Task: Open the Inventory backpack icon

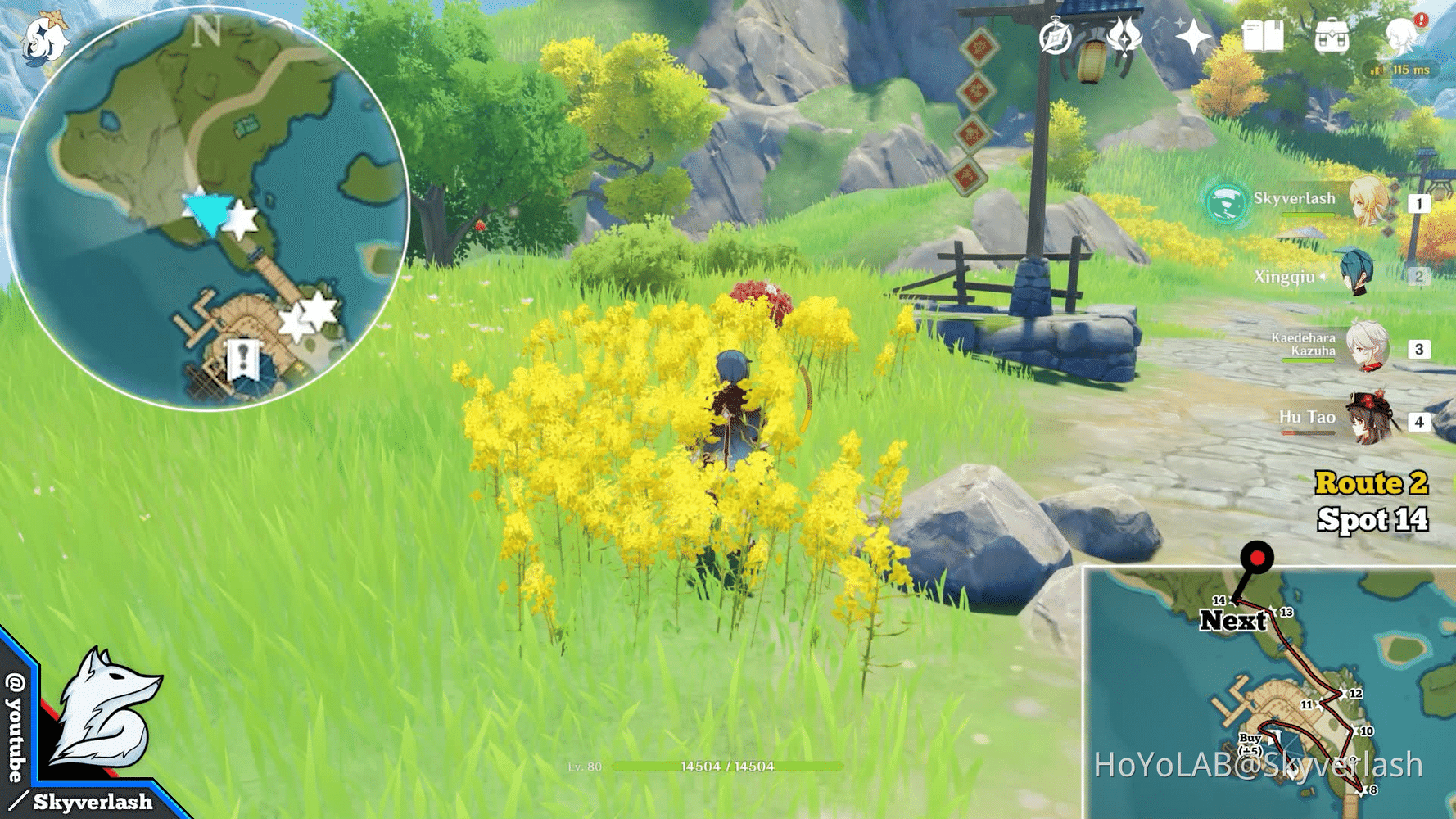Action: 1332,38
